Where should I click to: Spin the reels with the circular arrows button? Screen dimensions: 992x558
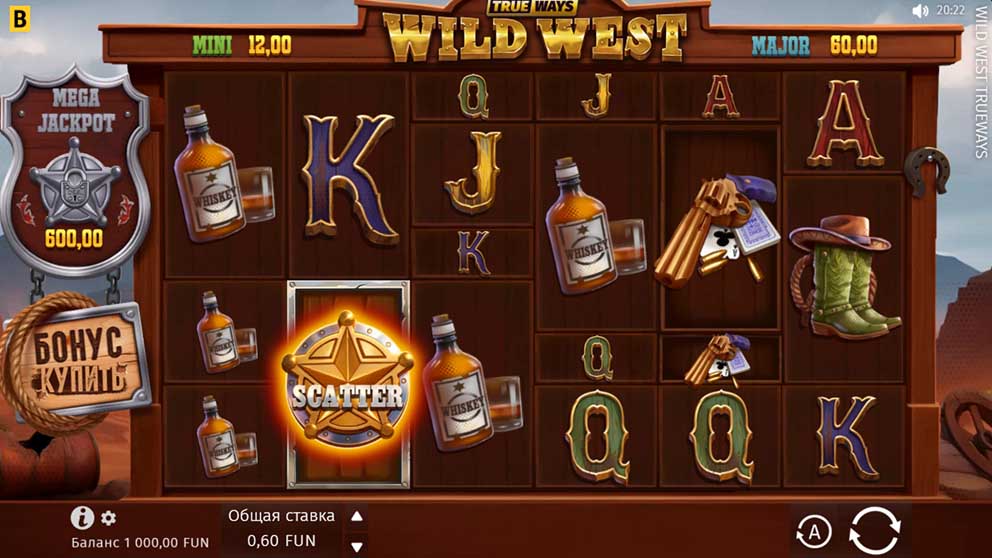874,528
